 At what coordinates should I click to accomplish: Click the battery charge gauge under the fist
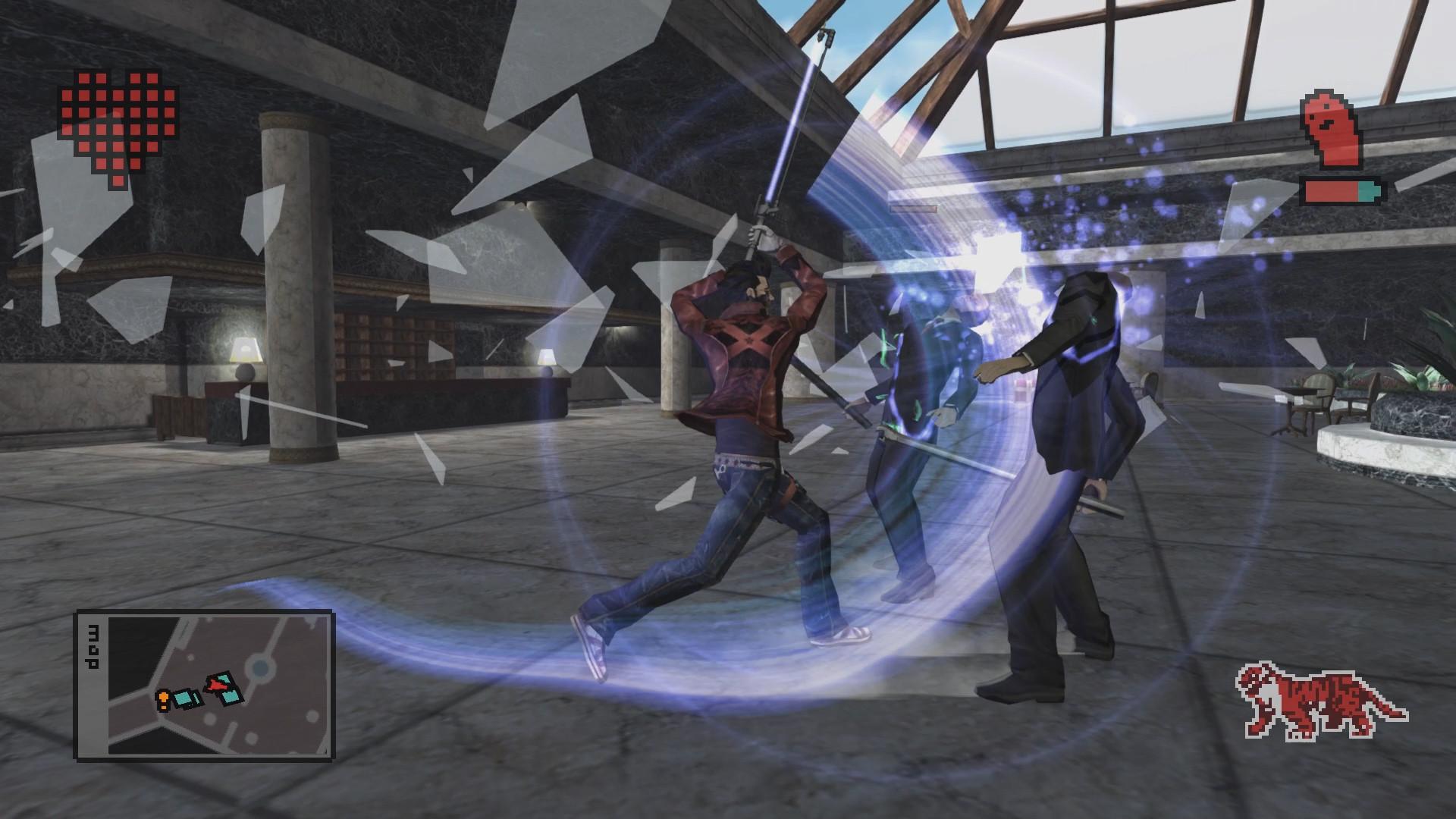[1340, 191]
